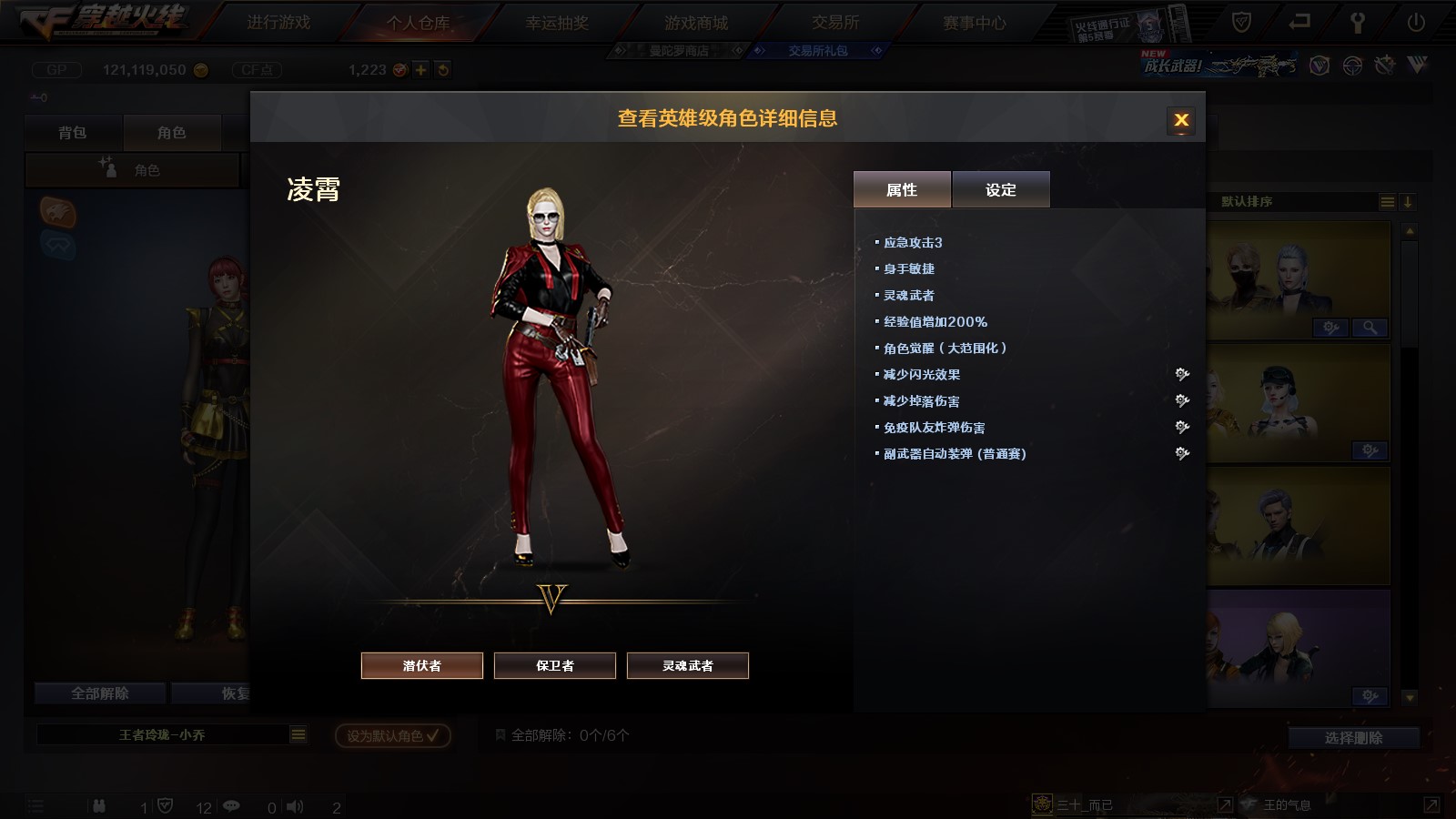Open the 游戏商城 shop menu
The height and width of the screenshot is (819, 1456).
pyautogui.click(x=696, y=23)
